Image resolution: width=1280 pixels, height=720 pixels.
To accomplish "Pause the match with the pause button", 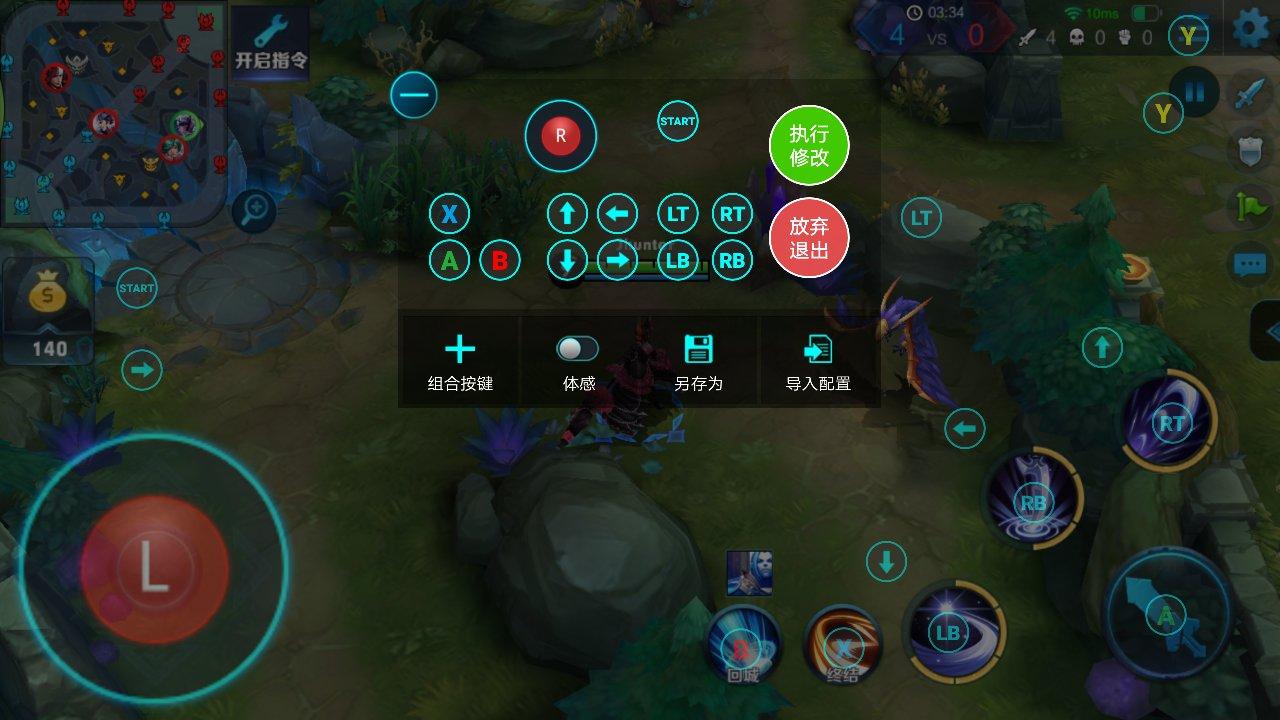I will (x=1195, y=93).
